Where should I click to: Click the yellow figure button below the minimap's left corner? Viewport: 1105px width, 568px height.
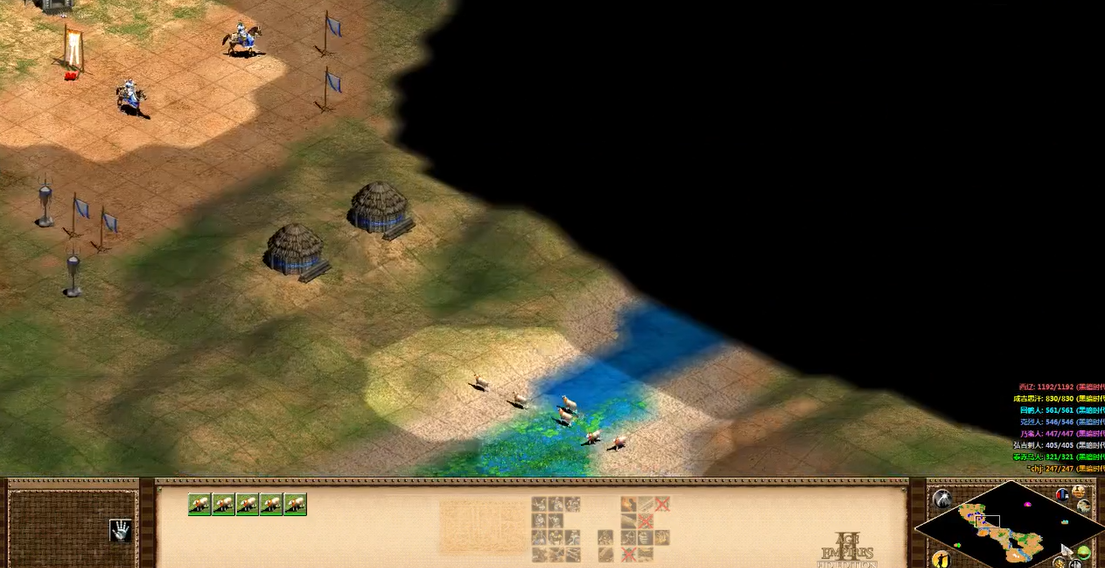click(x=939, y=559)
